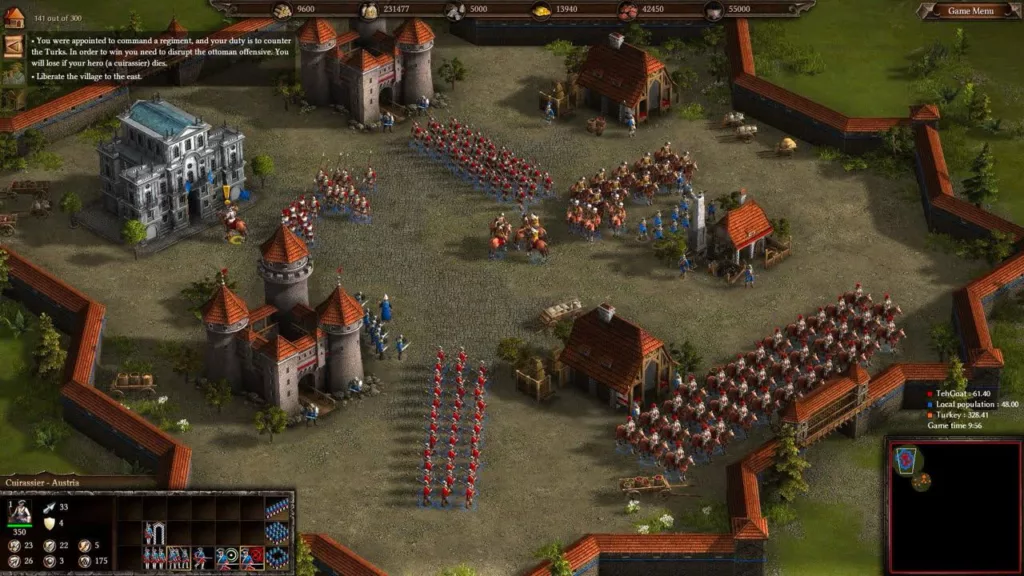Click the highlighted three marching soldiers icon
This screenshot has height=576, width=1024.
coord(178,557)
